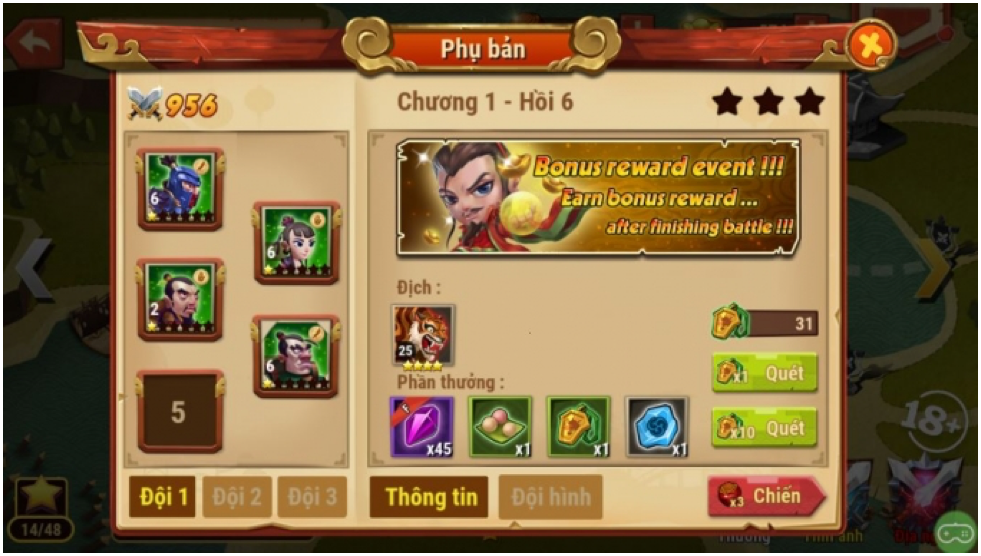Image resolution: width=981 pixels, height=556 pixels.
Task: Switch to the Đội 2 team tab
Action: [237, 497]
